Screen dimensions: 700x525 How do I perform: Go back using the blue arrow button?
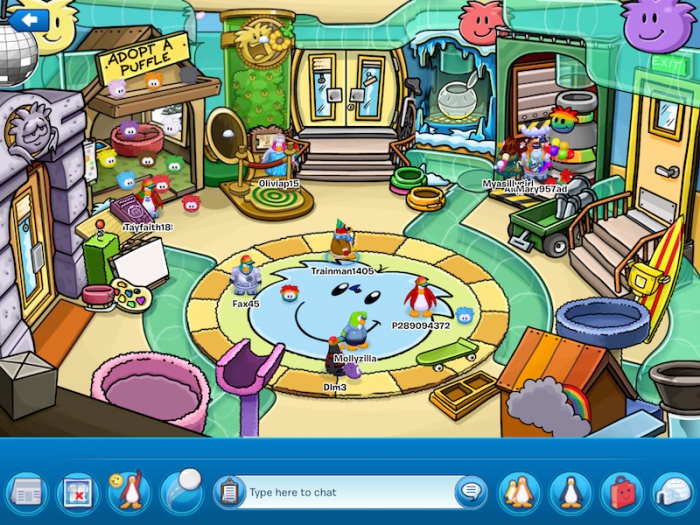[30, 19]
